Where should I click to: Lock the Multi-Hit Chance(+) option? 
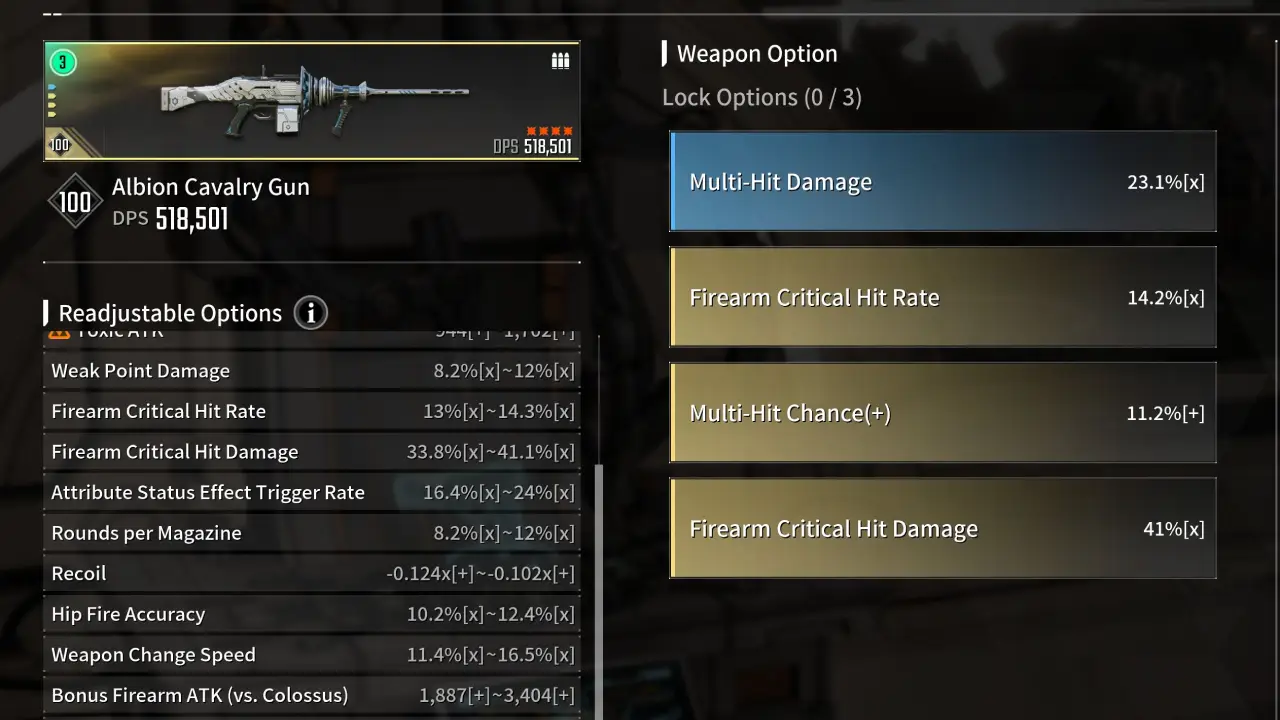[942, 412]
